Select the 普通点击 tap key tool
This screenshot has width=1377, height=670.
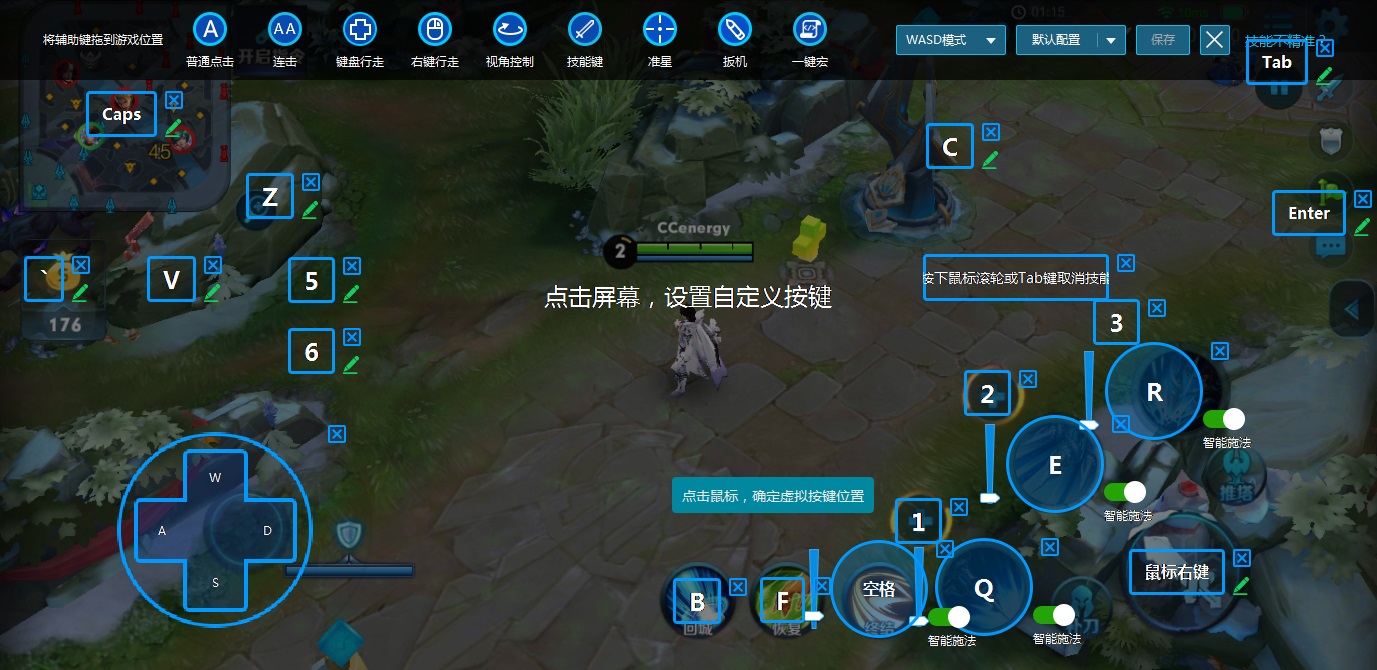click(210, 30)
